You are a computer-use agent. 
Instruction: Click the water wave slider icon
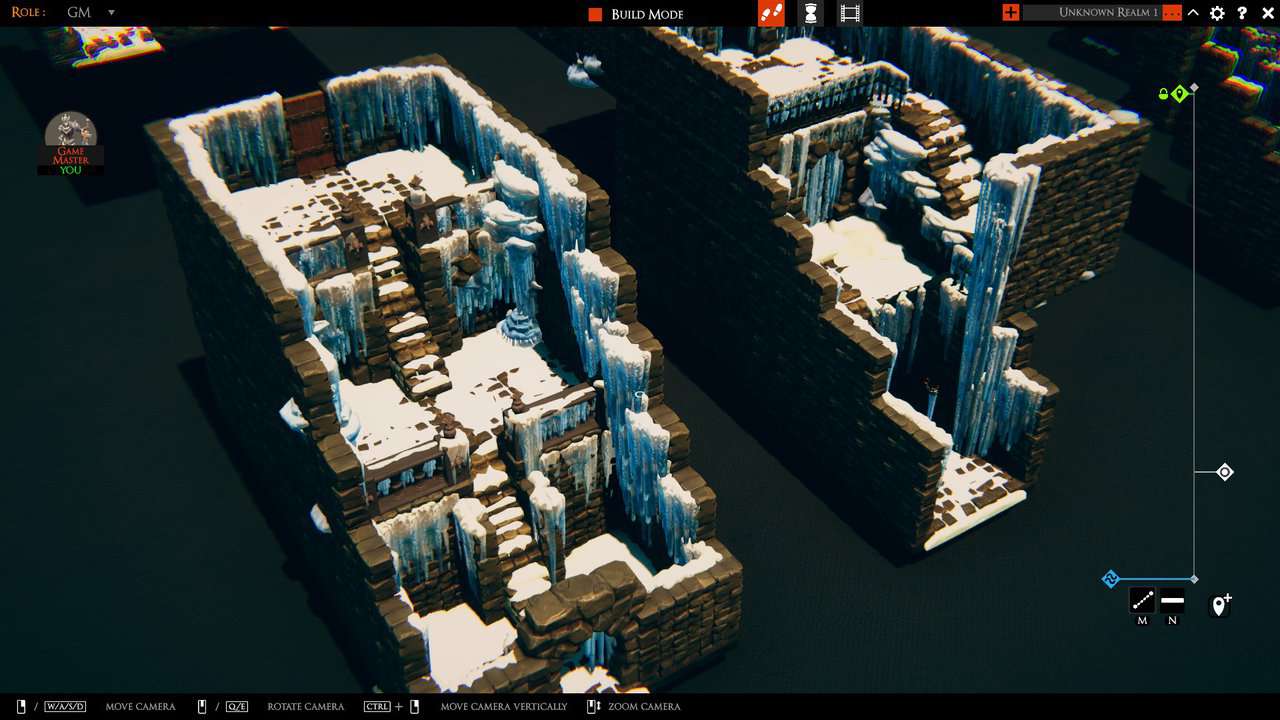tap(1110, 578)
